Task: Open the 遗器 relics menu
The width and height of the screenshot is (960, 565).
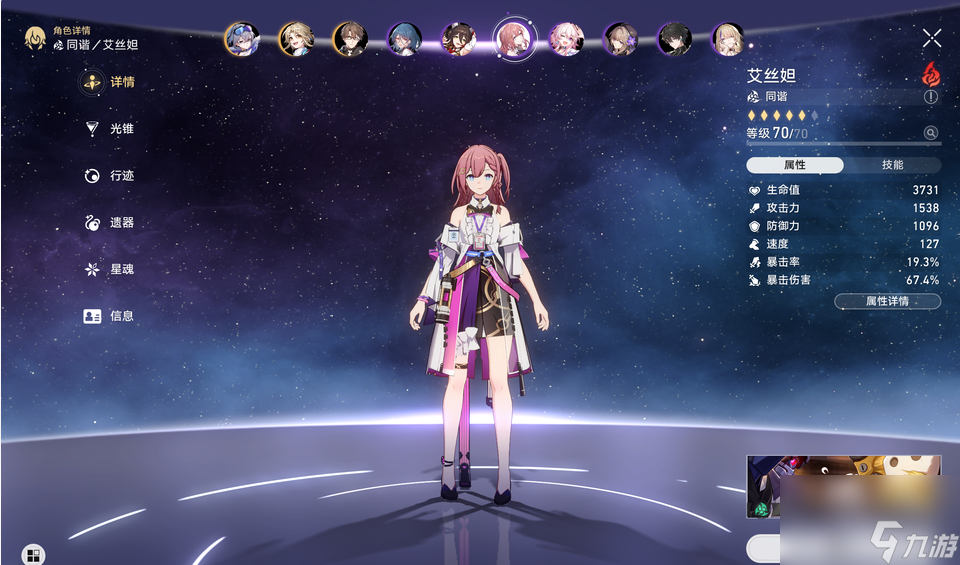Action: [110, 223]
